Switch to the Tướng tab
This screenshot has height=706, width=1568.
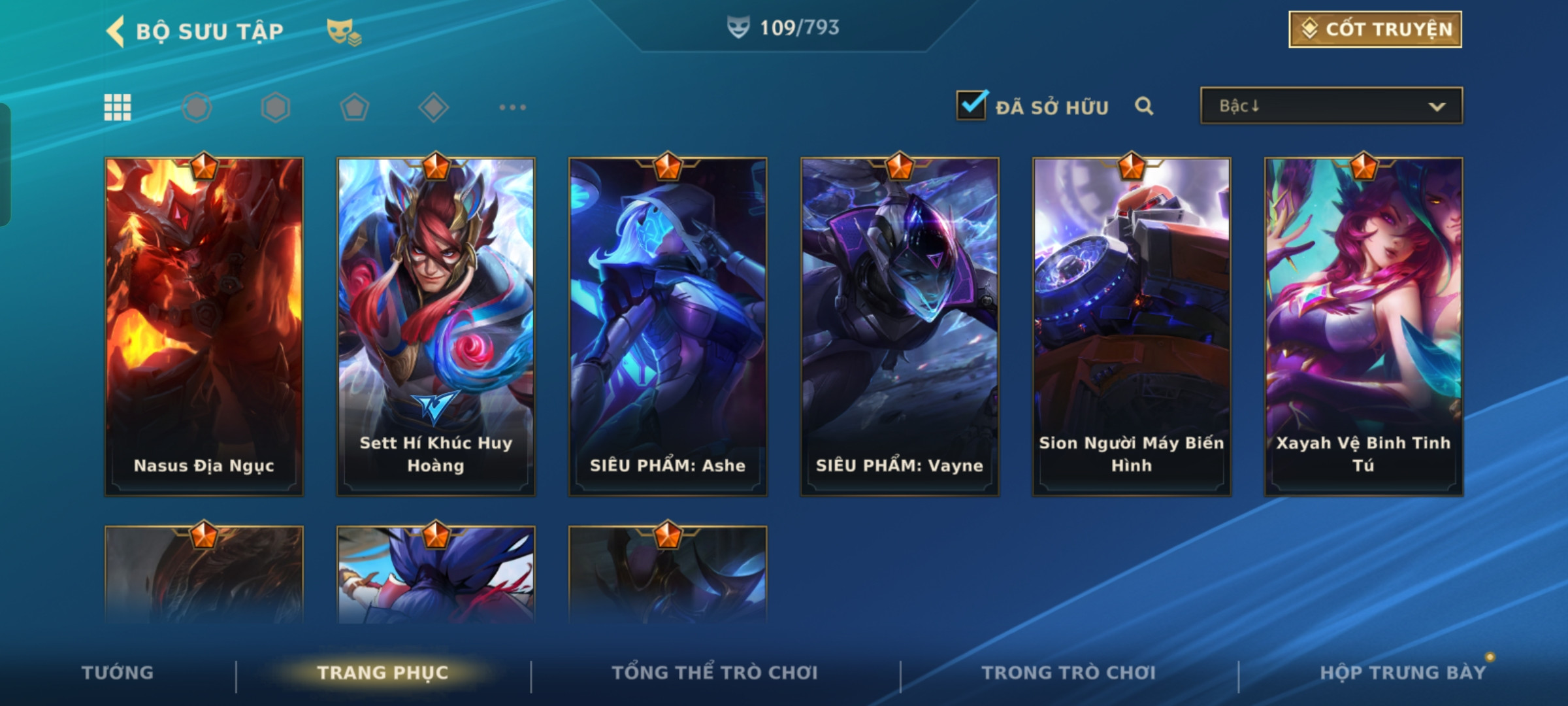[x=118, y=673]
